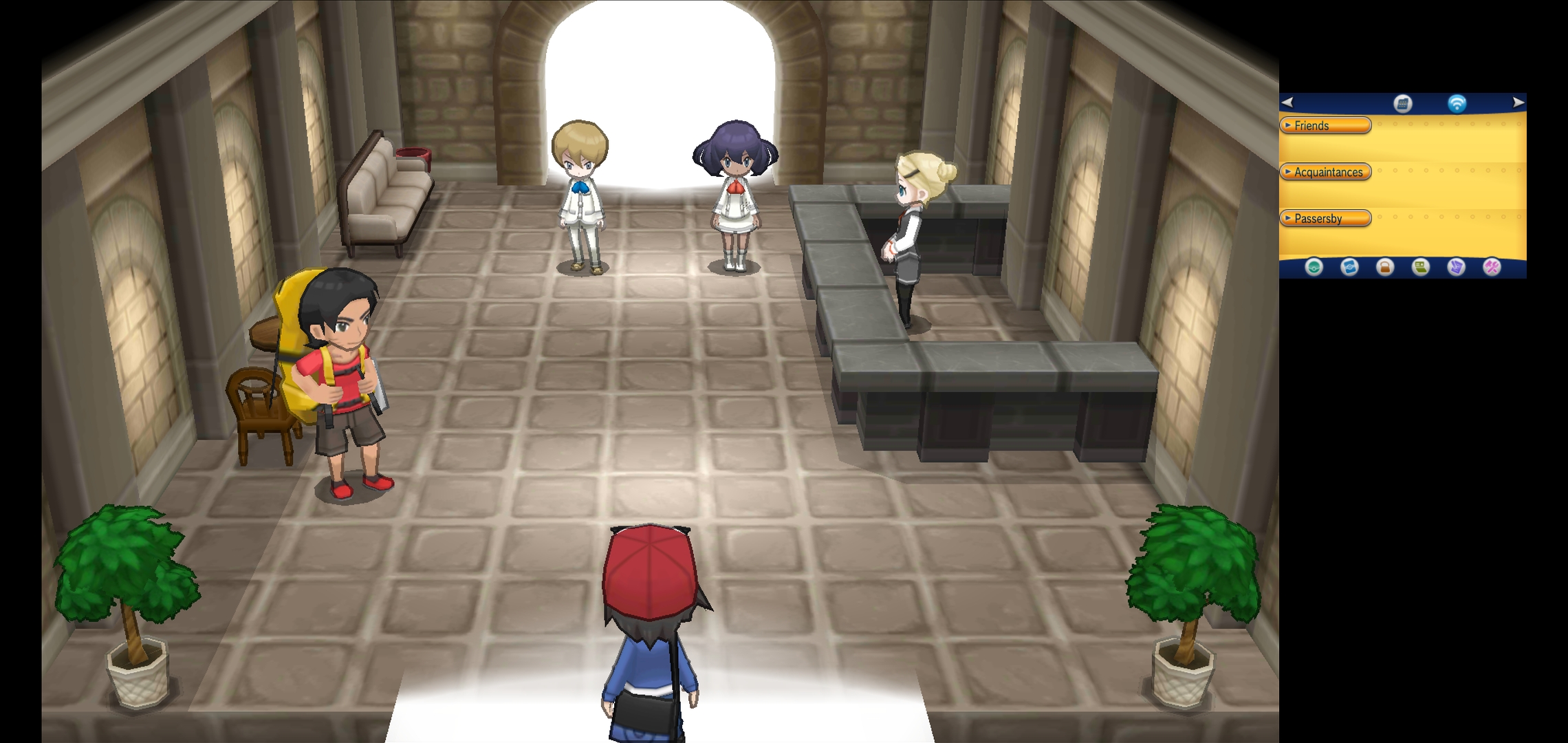Viewport: 1568px width, 743px height.
Task: Expand the Friends list
Action: click(1325, 125)
